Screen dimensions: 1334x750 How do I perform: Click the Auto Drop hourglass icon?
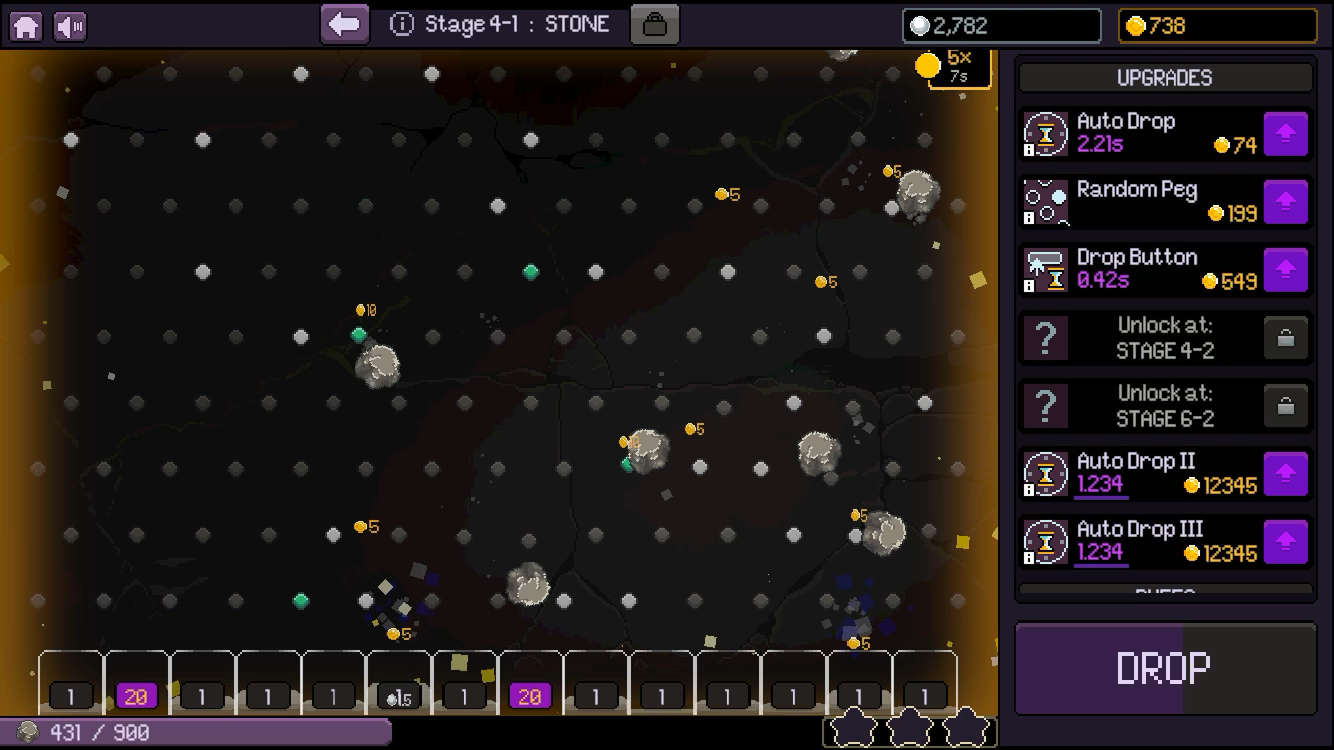tap(1045, 133)
